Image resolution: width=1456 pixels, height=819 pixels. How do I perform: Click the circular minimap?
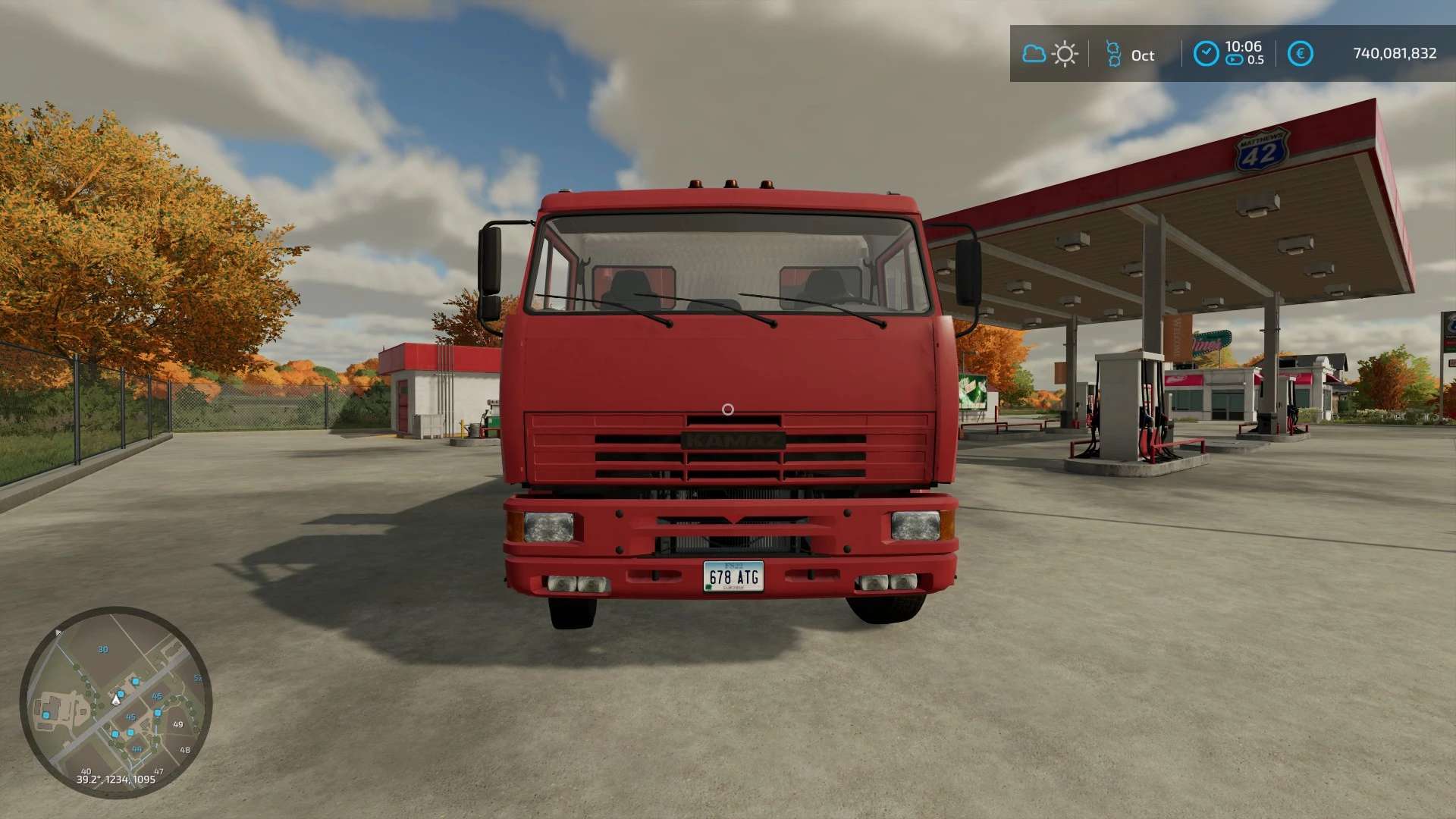[x=116, y=701]
